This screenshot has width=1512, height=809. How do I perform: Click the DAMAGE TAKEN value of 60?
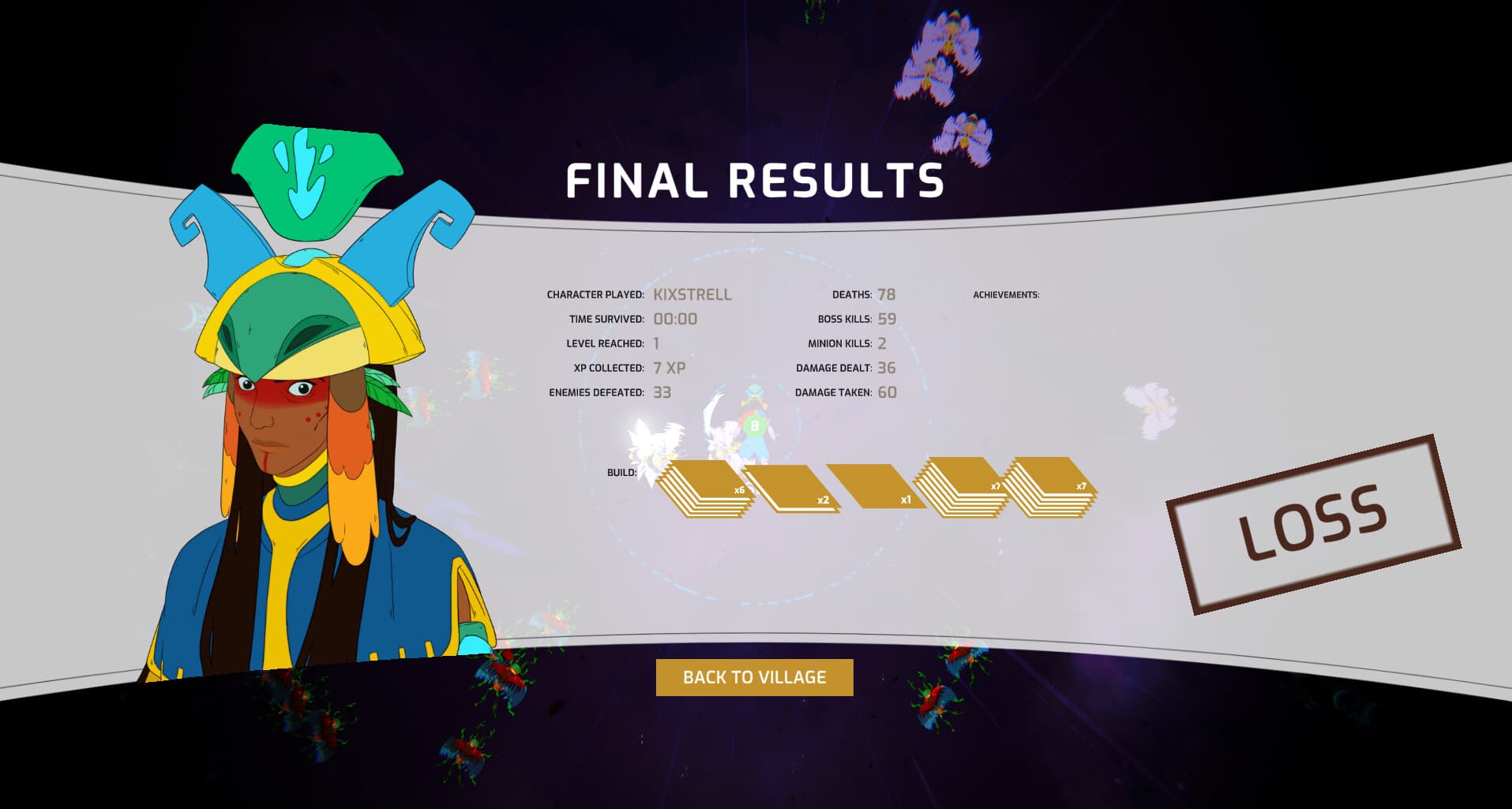coord(887,391)
